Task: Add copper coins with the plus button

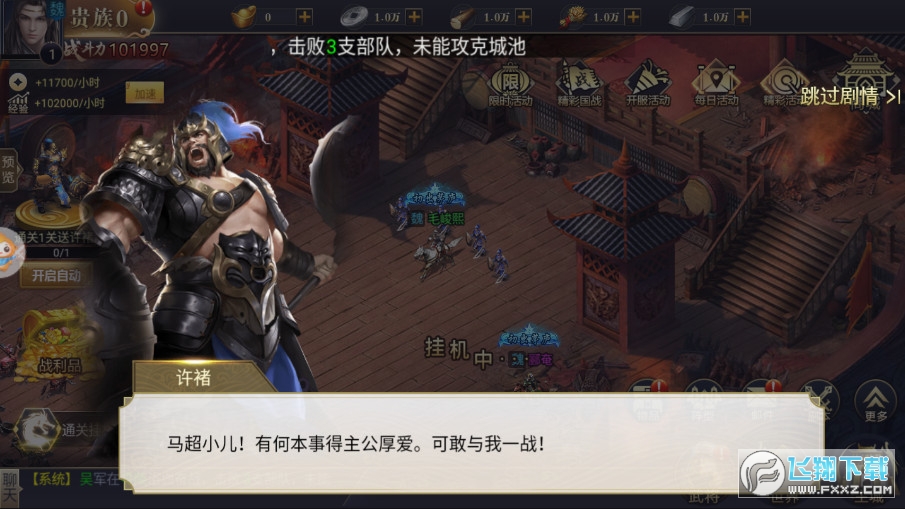Action: point(413,17)
